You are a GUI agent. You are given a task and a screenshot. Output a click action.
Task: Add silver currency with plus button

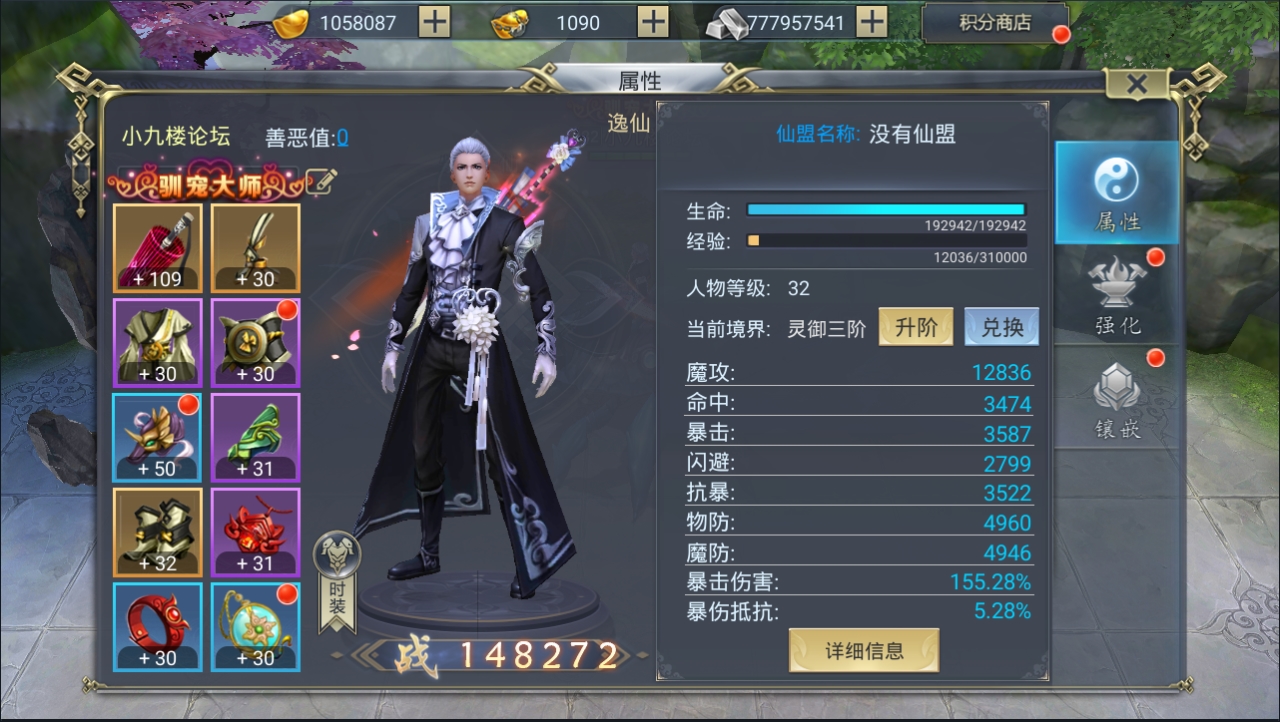tap(872, 22)
